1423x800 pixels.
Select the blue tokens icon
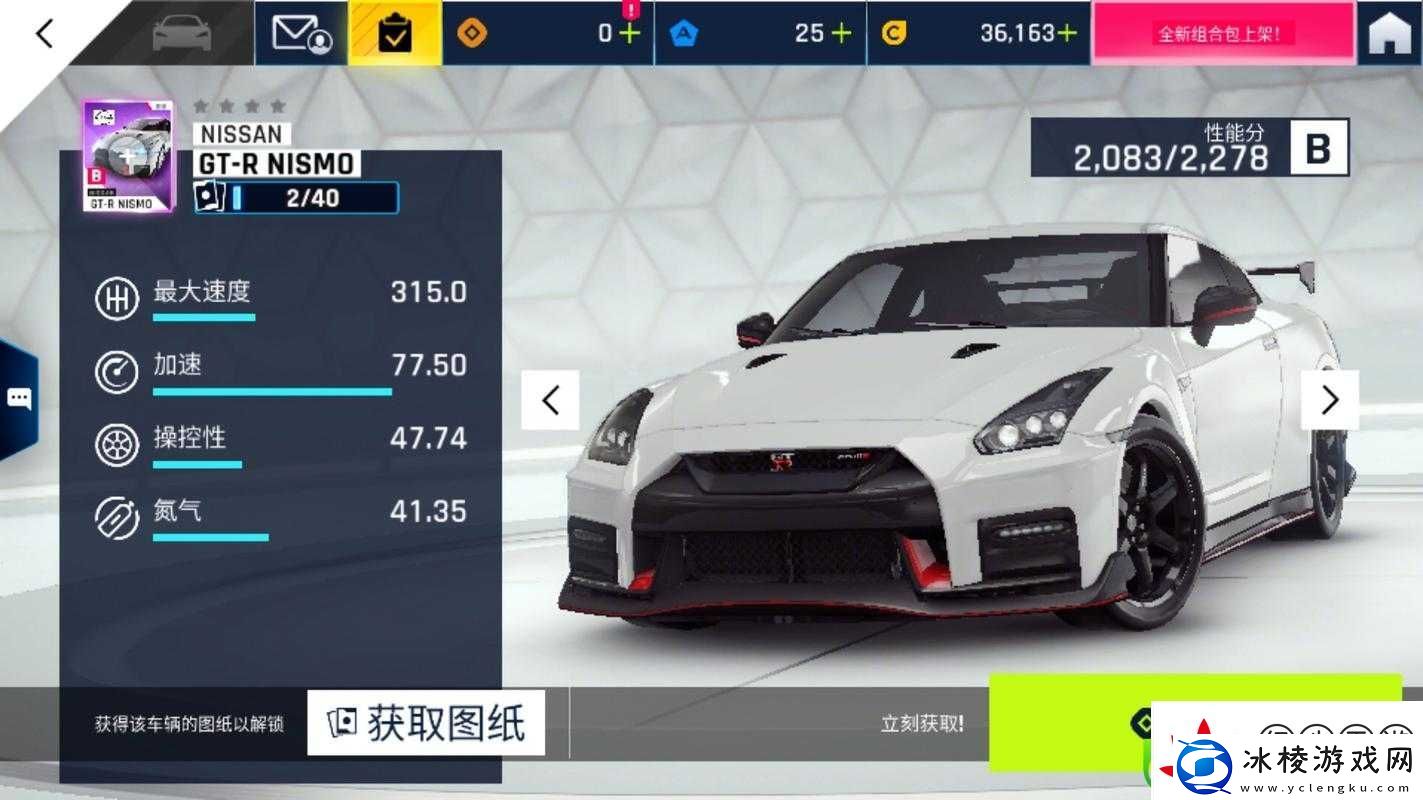point(682,32)
